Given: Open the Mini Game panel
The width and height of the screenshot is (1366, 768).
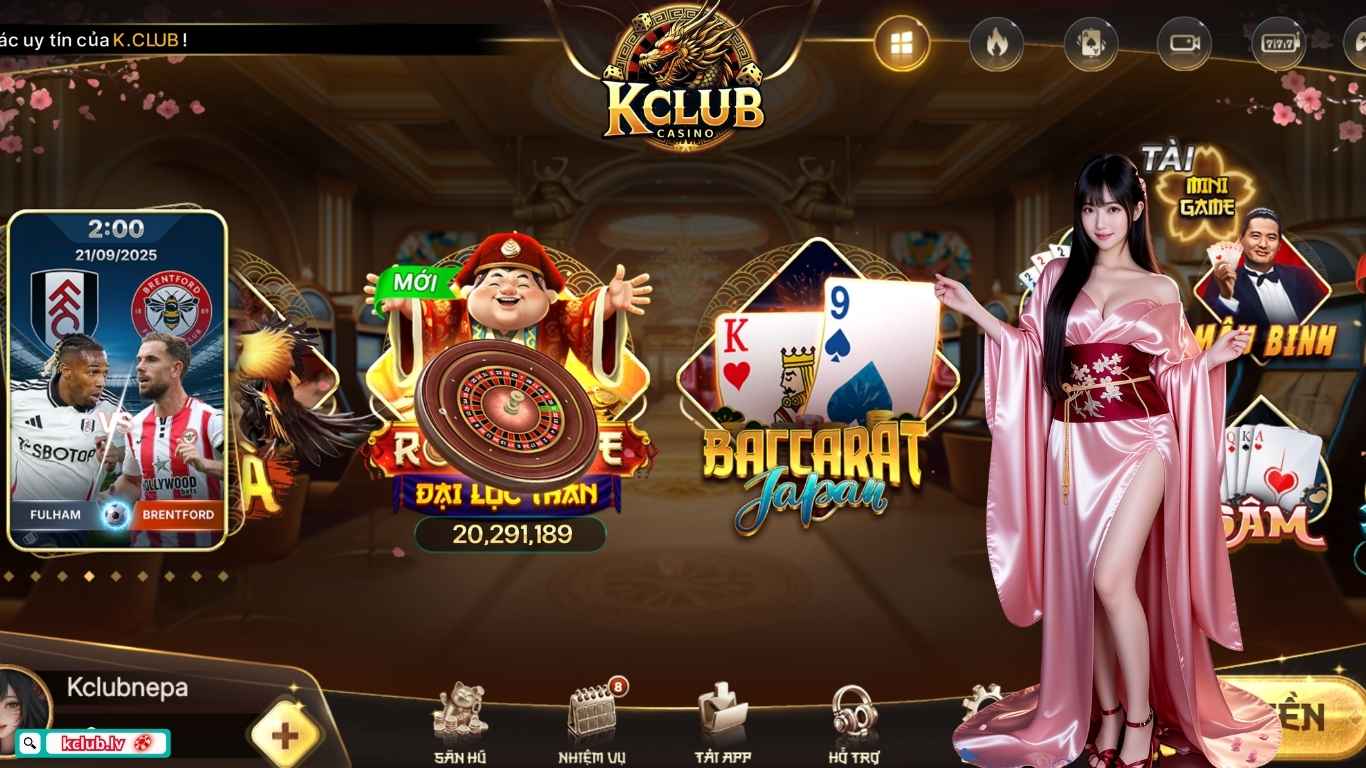Looking at the screenshot, I should click(1205, 192).
